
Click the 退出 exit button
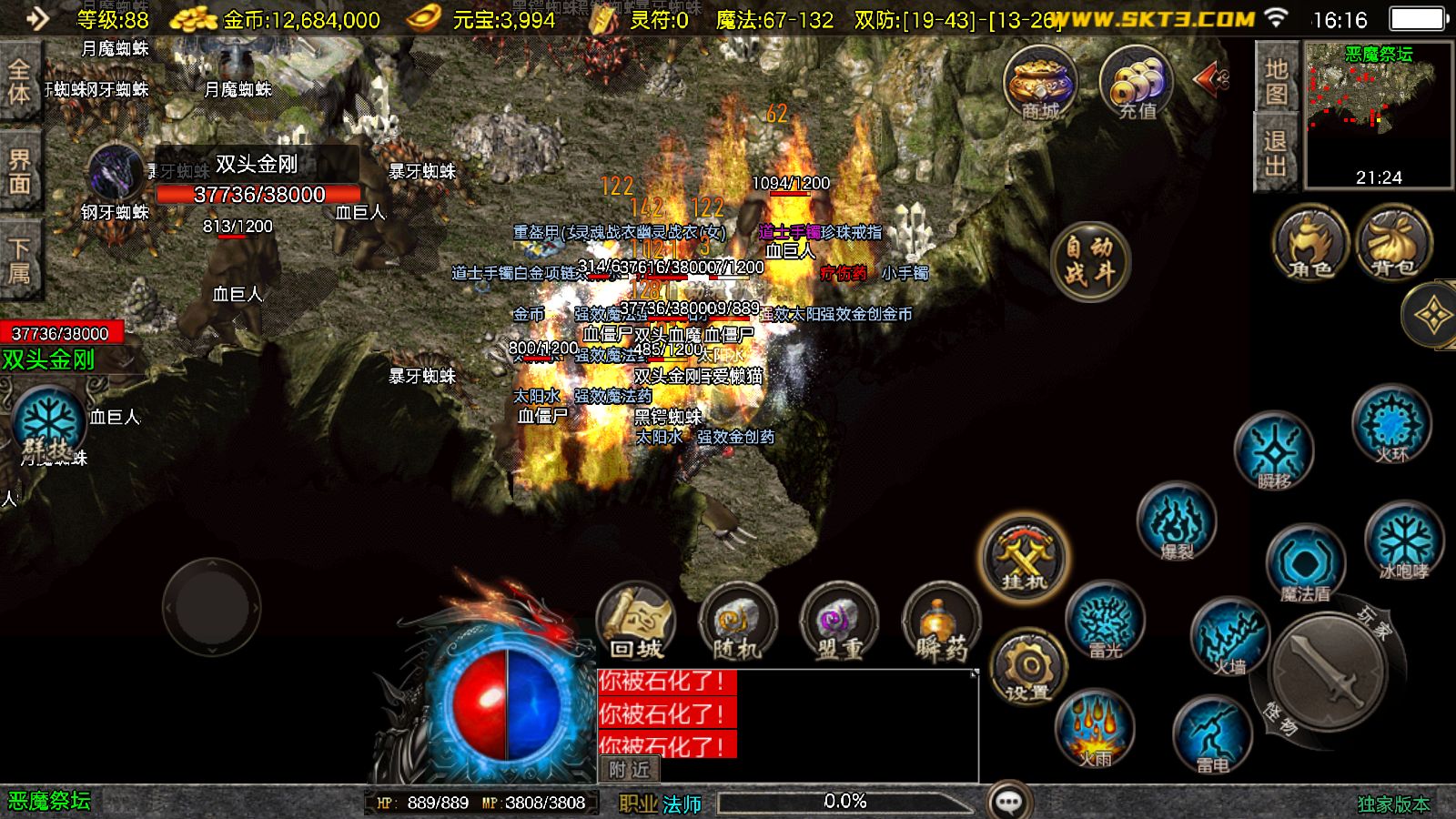tap(1276, 153)
